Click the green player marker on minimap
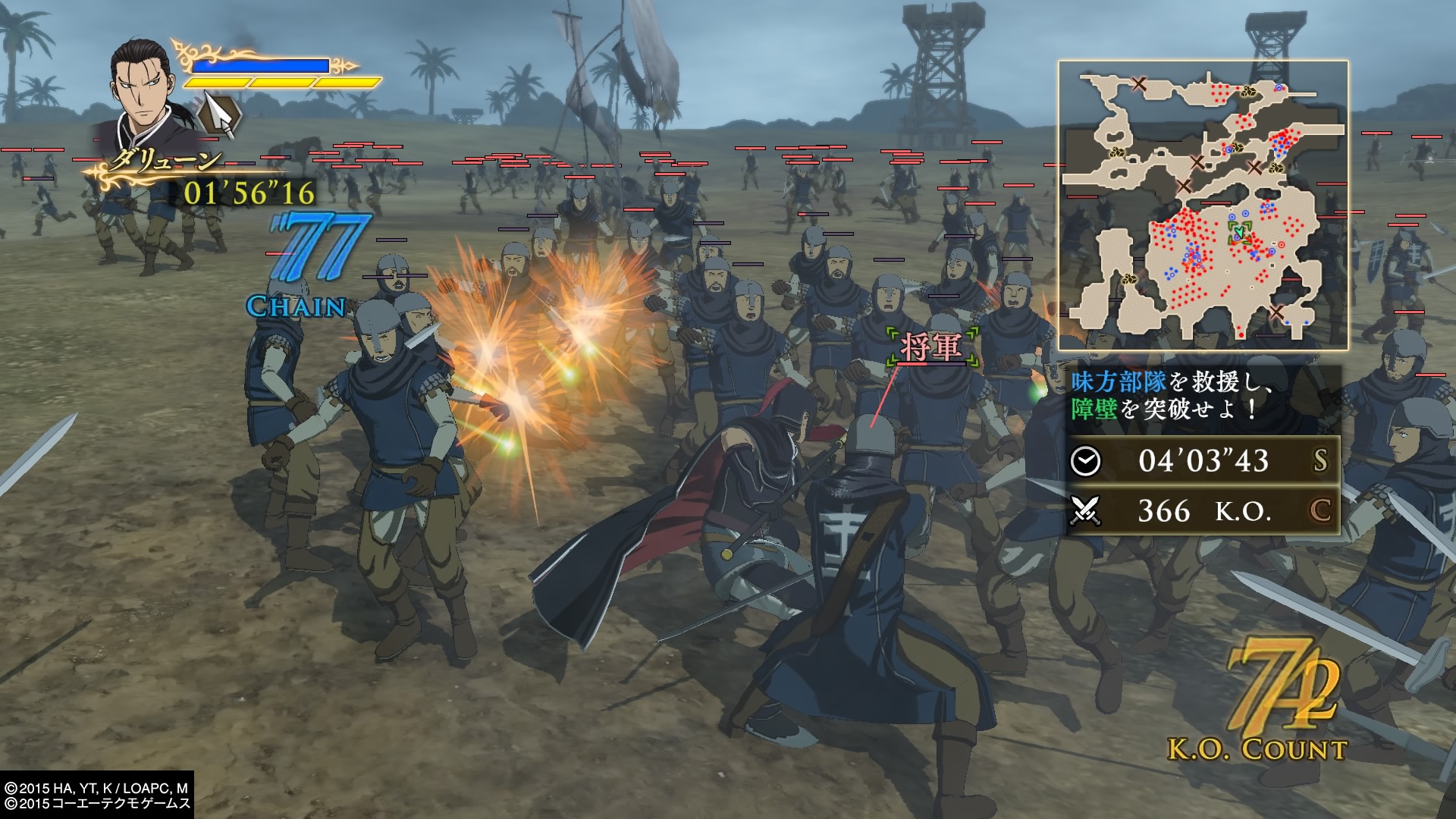Viewport: 1456px width, 819px height. tap(1239, 231)
